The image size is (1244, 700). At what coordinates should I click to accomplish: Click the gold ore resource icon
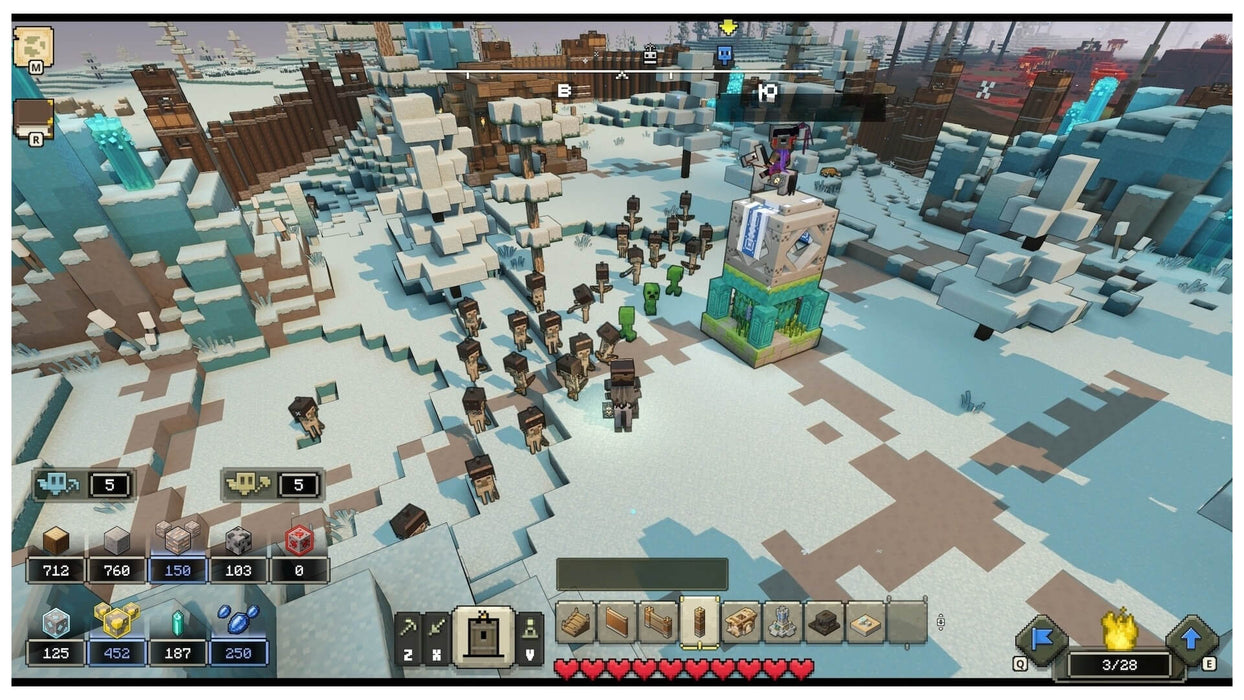[x=116, y=621]
